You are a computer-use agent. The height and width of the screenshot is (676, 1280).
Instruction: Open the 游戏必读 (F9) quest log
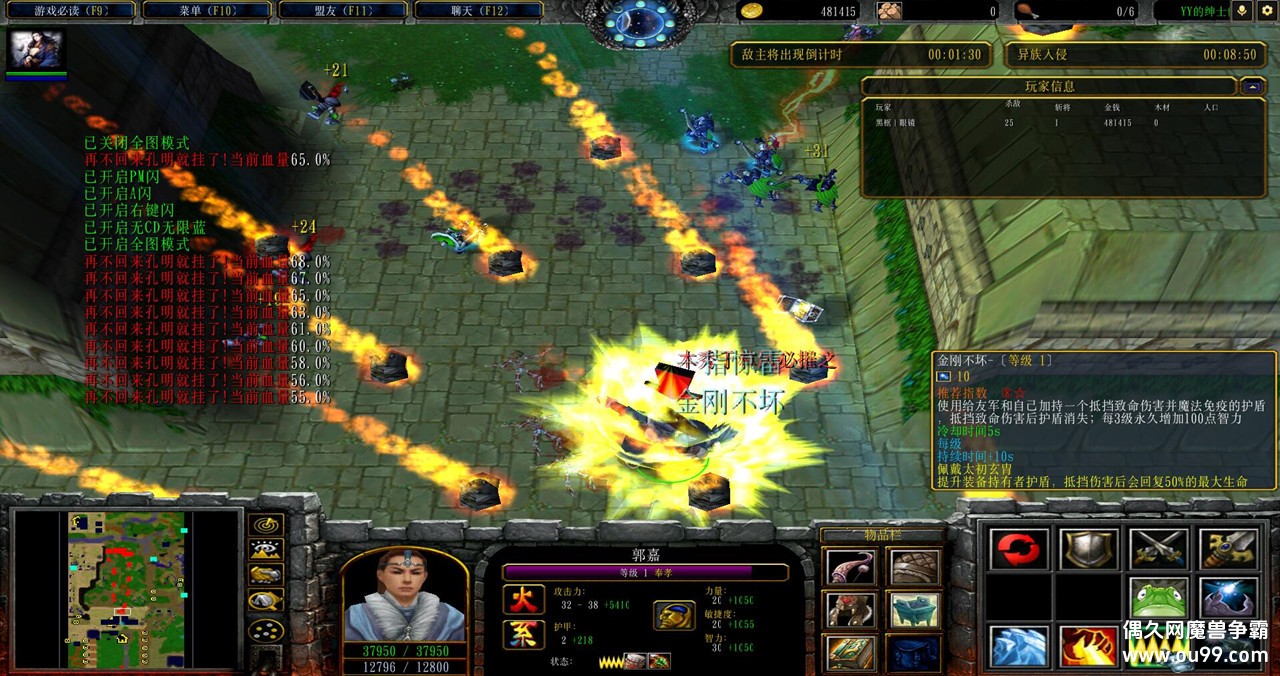pos(70,11)
